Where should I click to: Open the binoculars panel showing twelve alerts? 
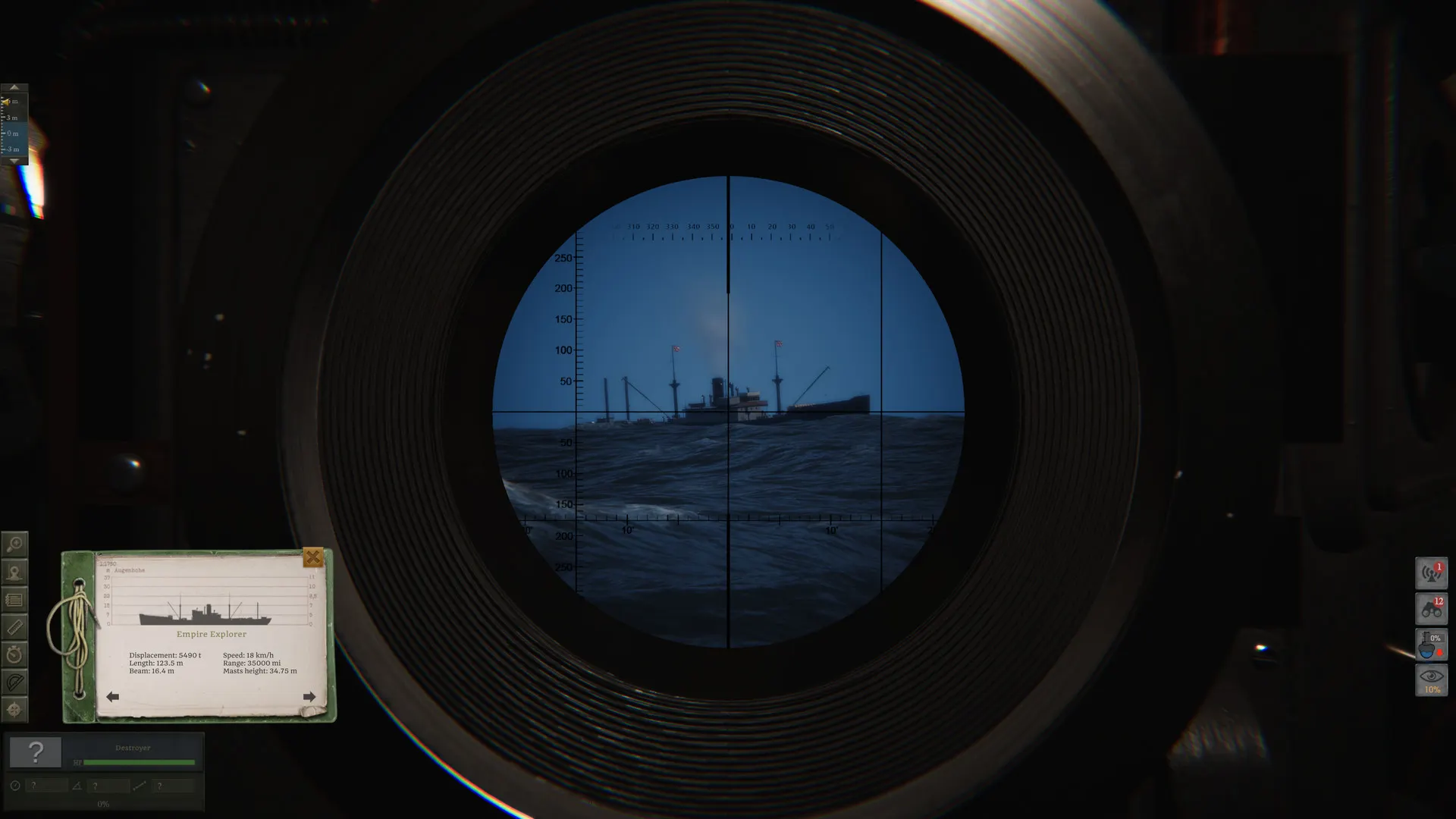[x=1432, y=608]
